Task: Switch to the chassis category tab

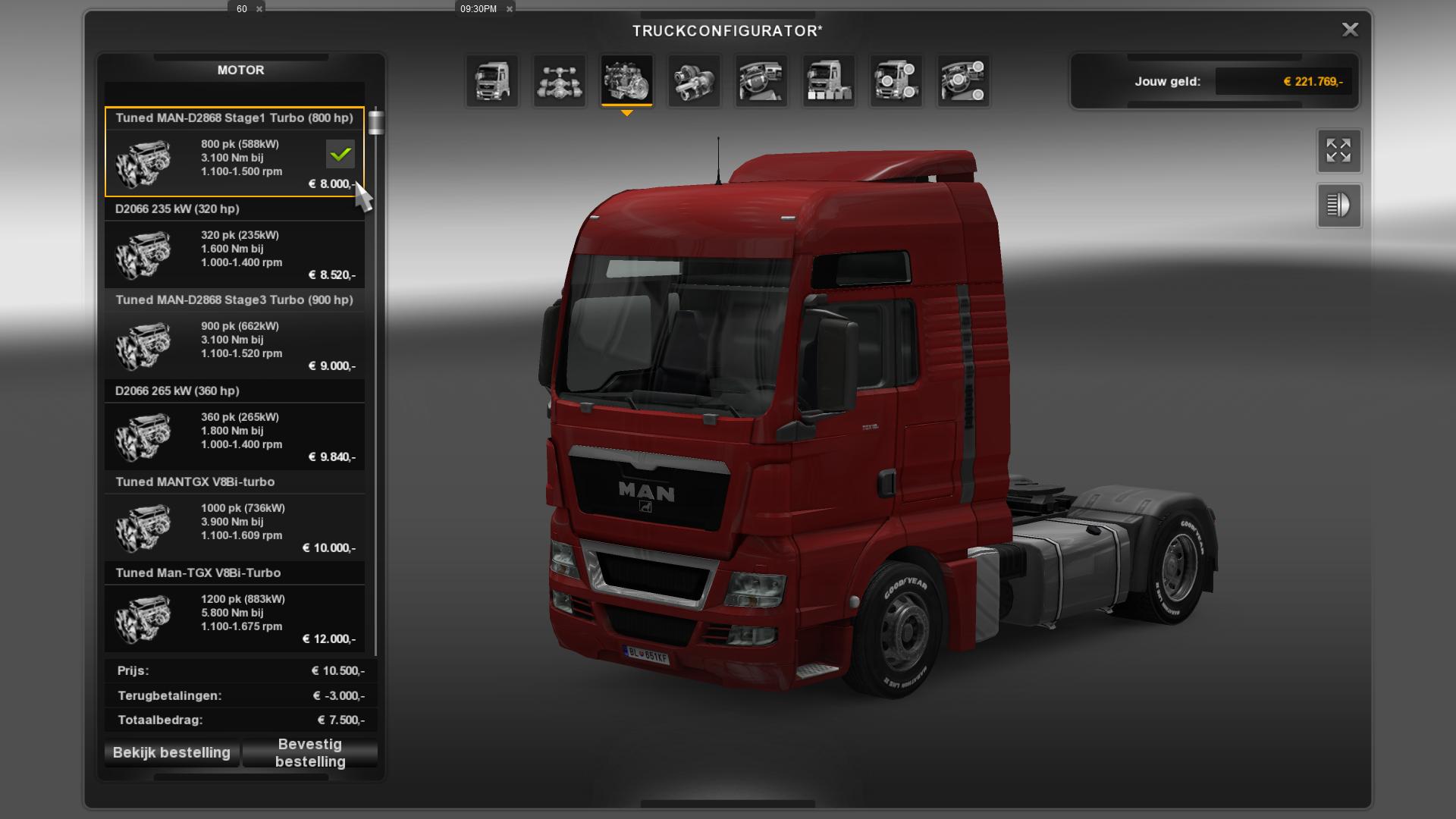Action: [560, 80]
